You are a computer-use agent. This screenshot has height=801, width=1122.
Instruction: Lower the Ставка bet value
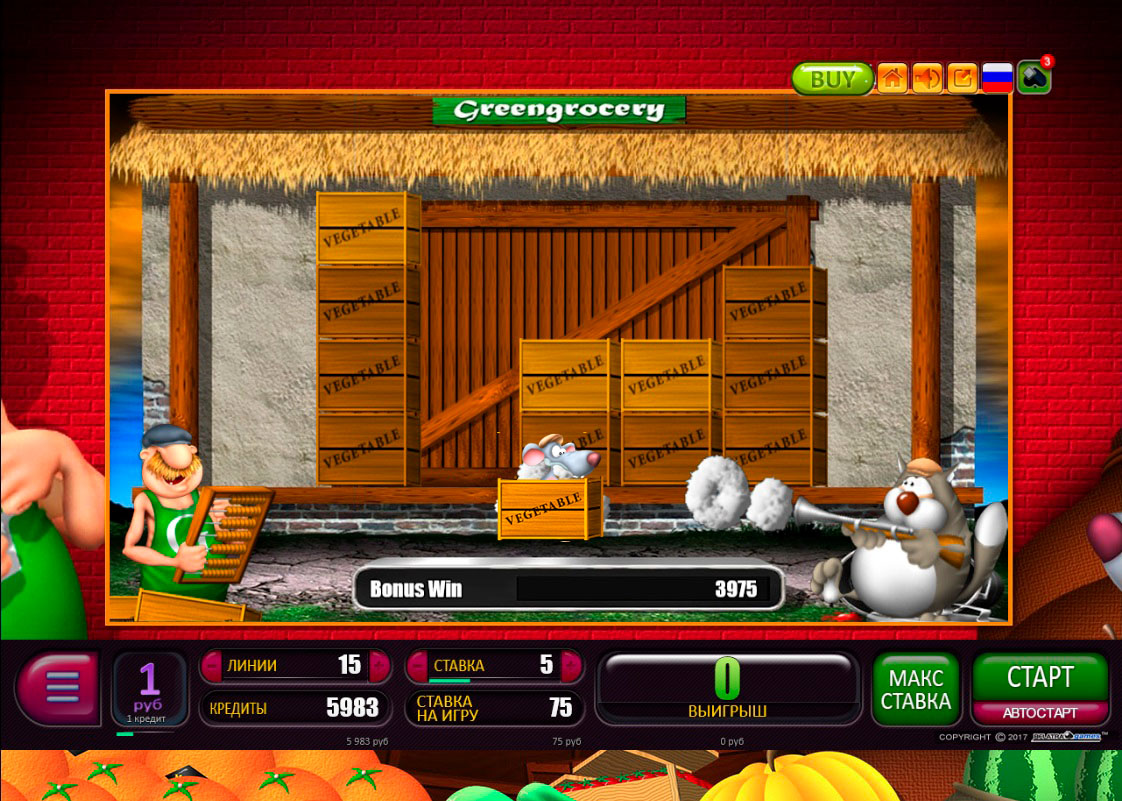point(417,665)
